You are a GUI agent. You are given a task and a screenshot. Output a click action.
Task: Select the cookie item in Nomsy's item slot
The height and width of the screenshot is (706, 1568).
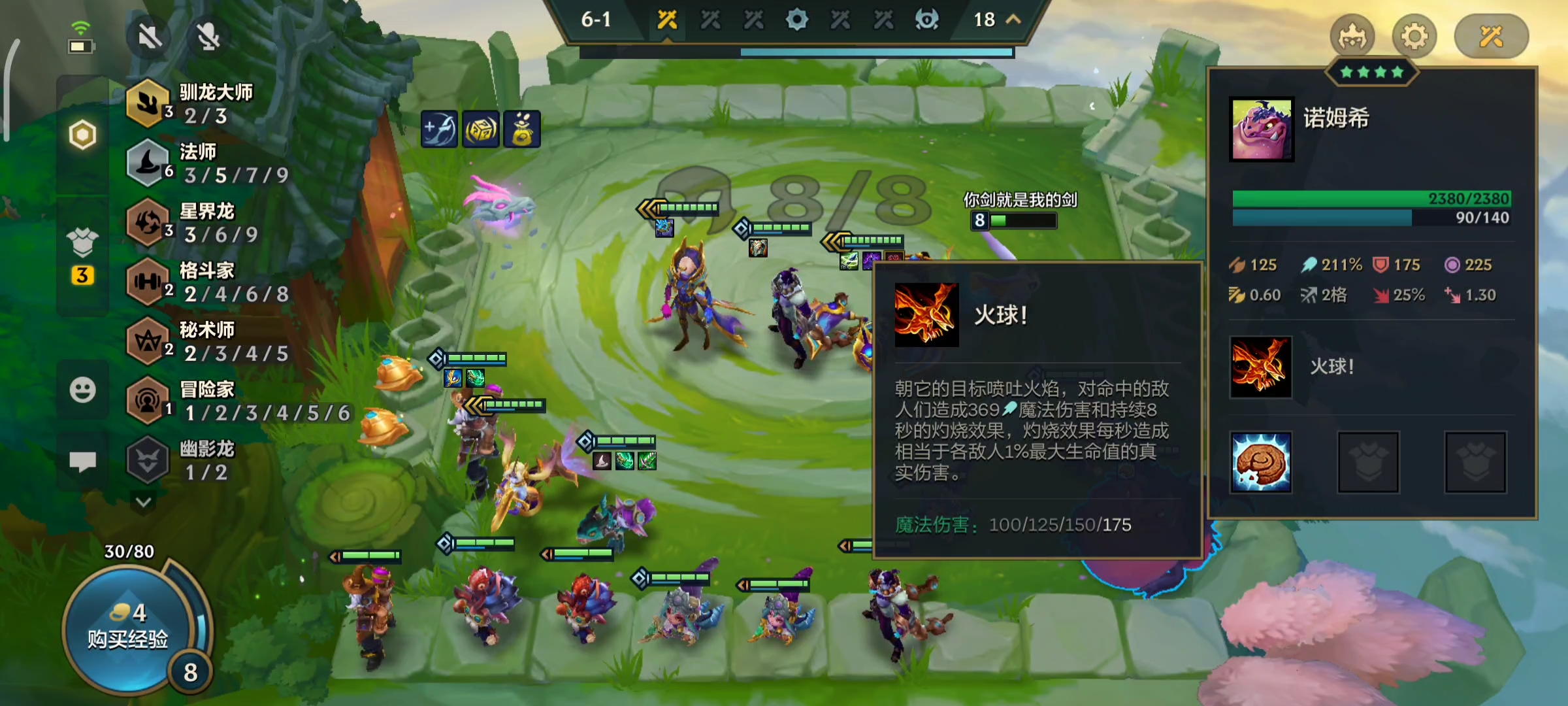click(x=1262, y=462)
